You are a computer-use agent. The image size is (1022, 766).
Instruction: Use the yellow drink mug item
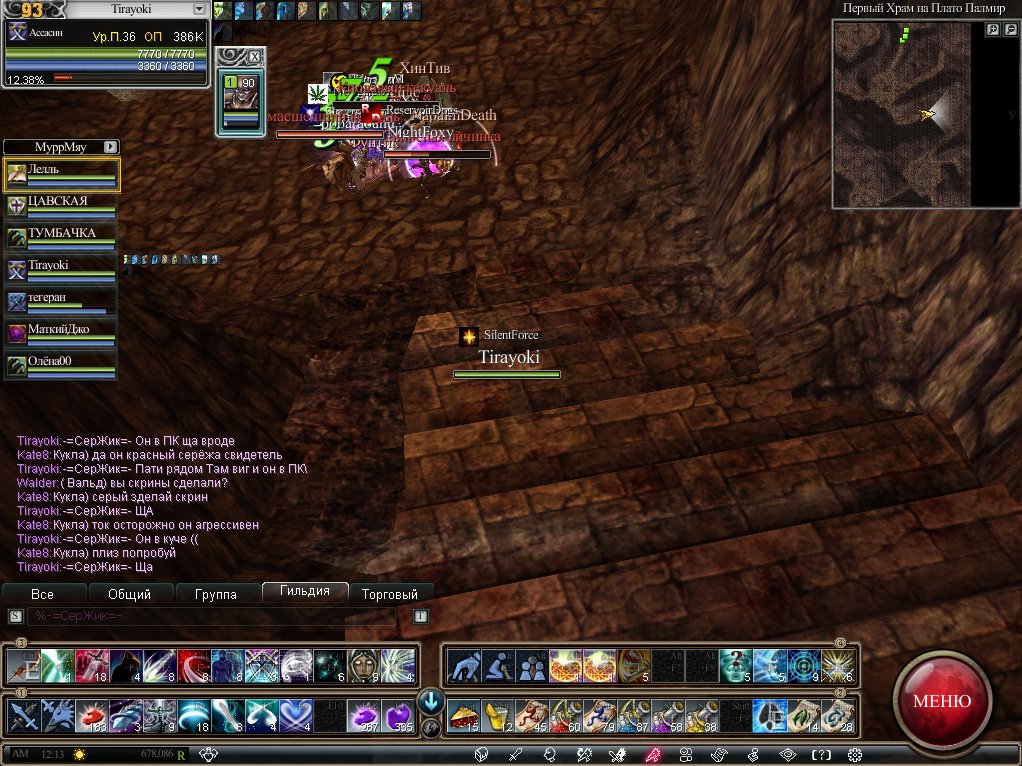pyautogui.click(x=496, y=716)
